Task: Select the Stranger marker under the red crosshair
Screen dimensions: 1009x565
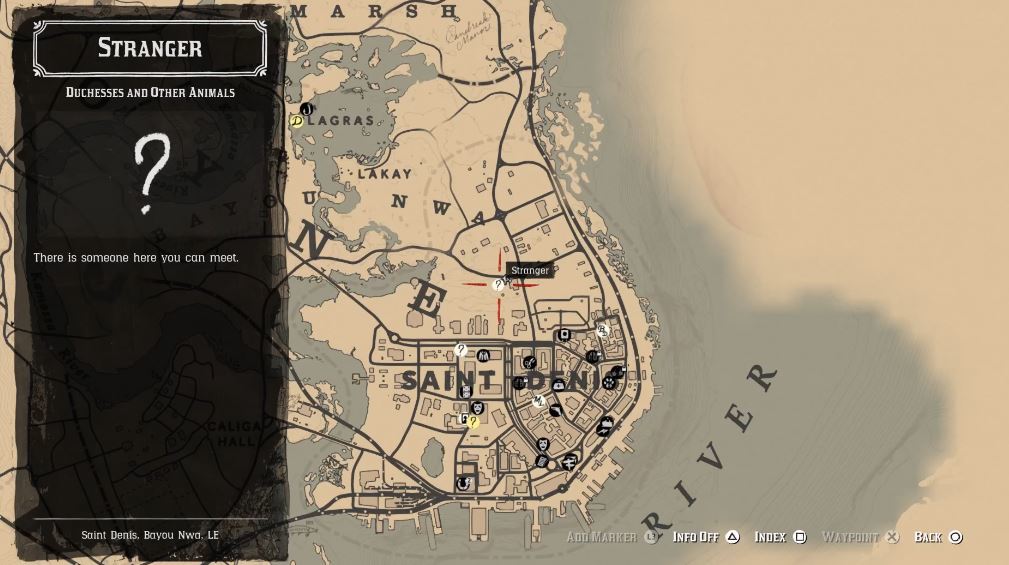Action: pyautogui.click(x=498, y=285)
